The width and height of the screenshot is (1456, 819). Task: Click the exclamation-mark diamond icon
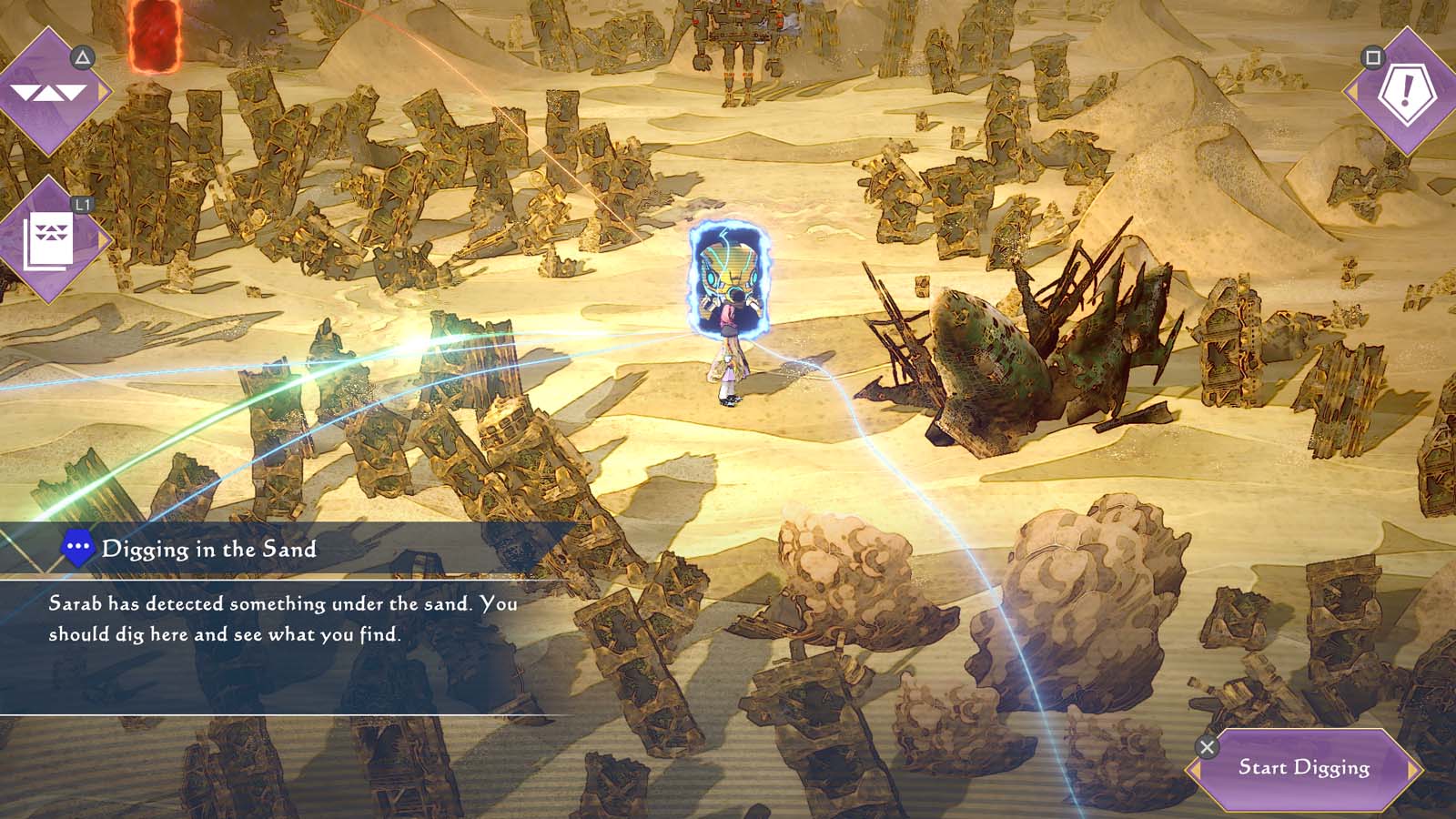click(1408, 87)
